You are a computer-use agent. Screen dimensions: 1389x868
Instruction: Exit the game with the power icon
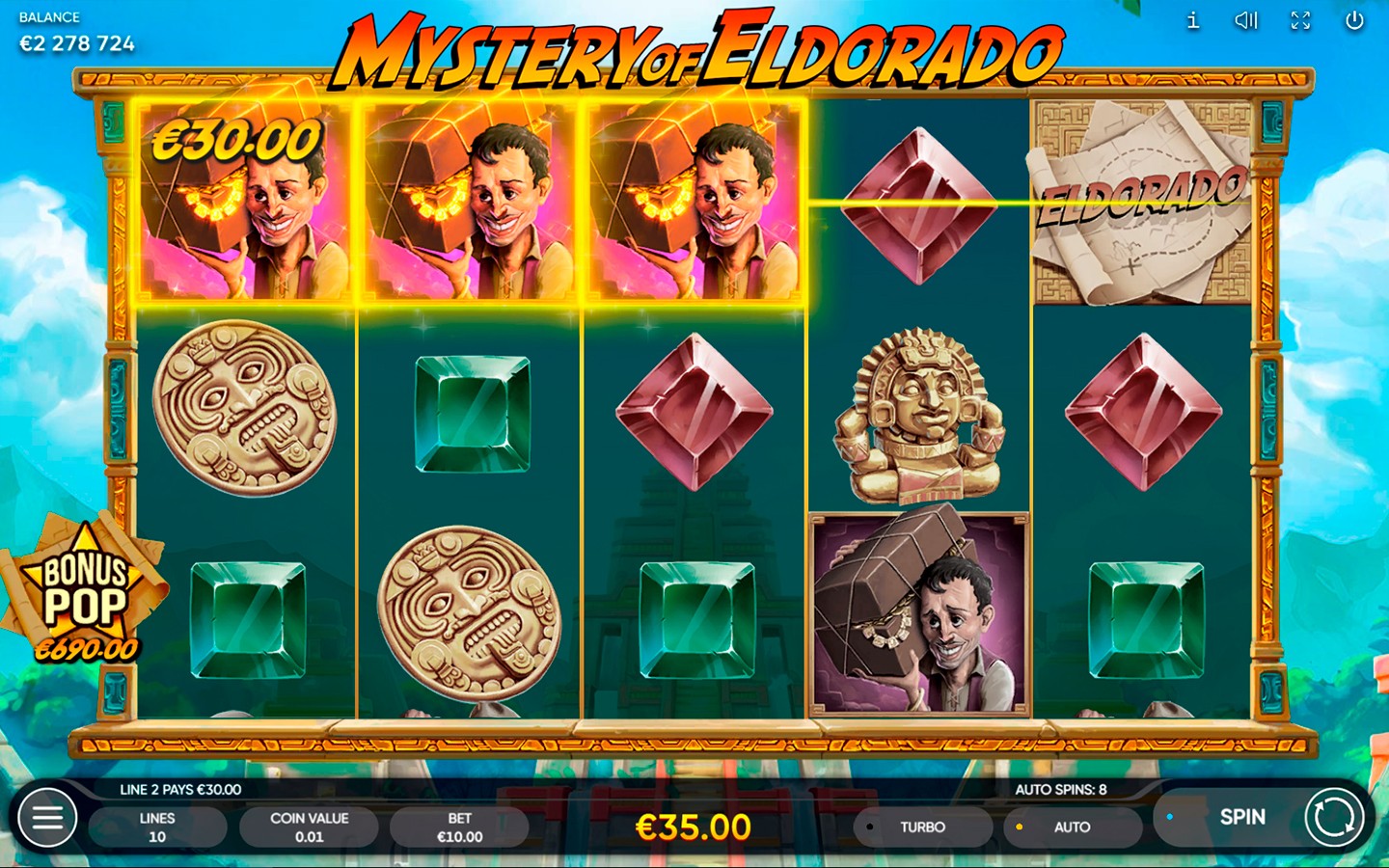tap(1354, 20)
